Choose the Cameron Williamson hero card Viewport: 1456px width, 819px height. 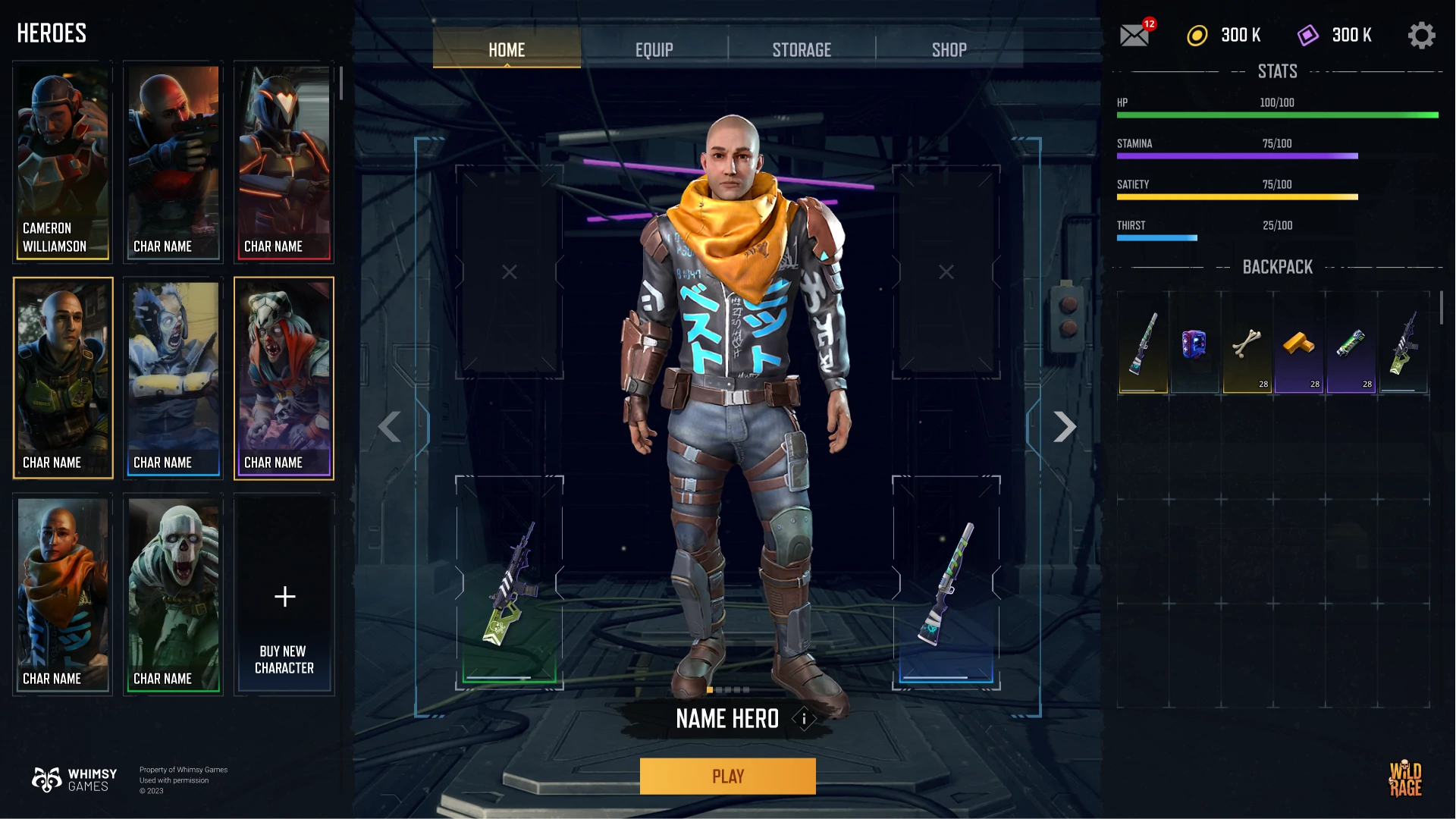[x=63, y=162]
